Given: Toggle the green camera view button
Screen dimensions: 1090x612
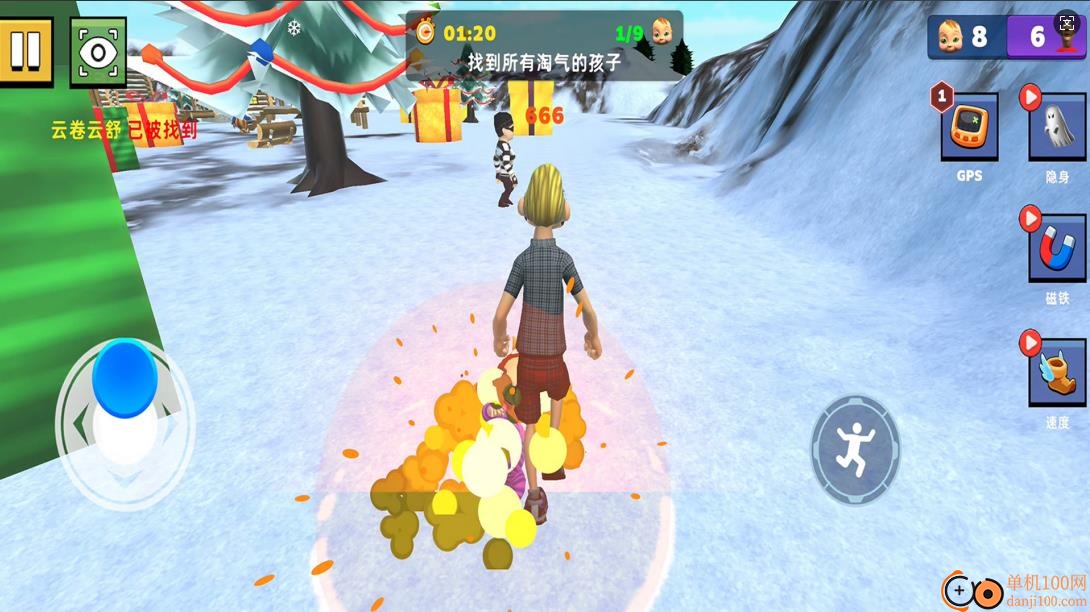Looking at the screenshot, I should 98,52.
